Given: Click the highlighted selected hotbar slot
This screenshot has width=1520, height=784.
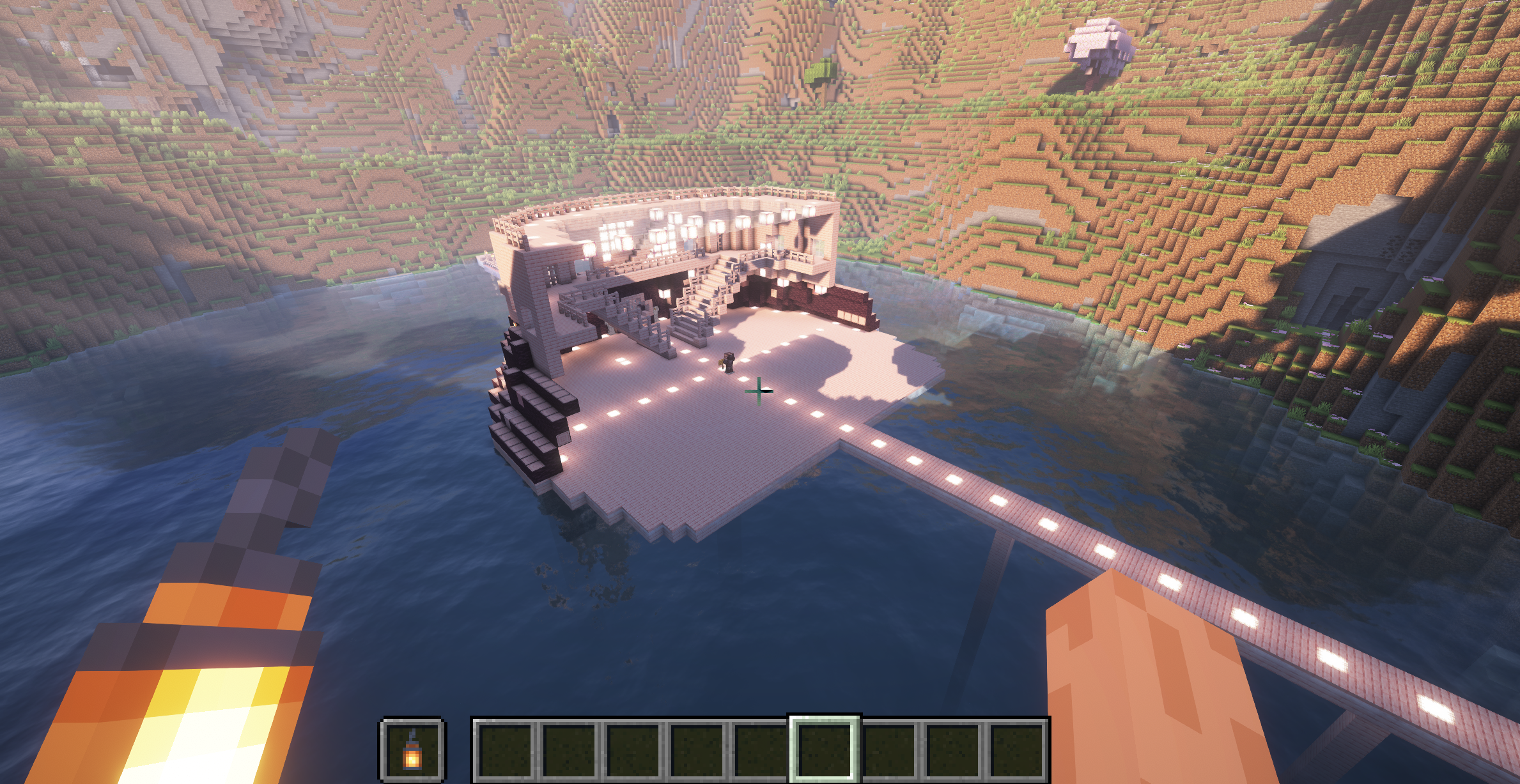Looking at the screenshot, I should point(824,749).
